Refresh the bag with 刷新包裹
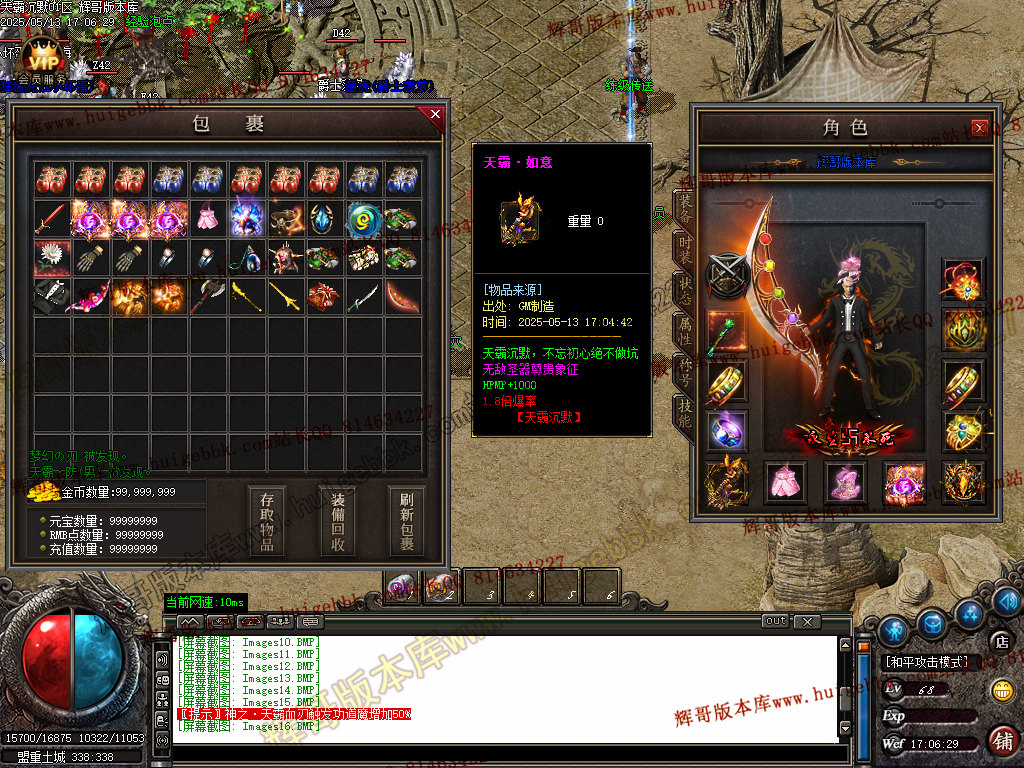The height and width of the screenshot is (768, 1024). pyautogui.click(x=407, y=520)
